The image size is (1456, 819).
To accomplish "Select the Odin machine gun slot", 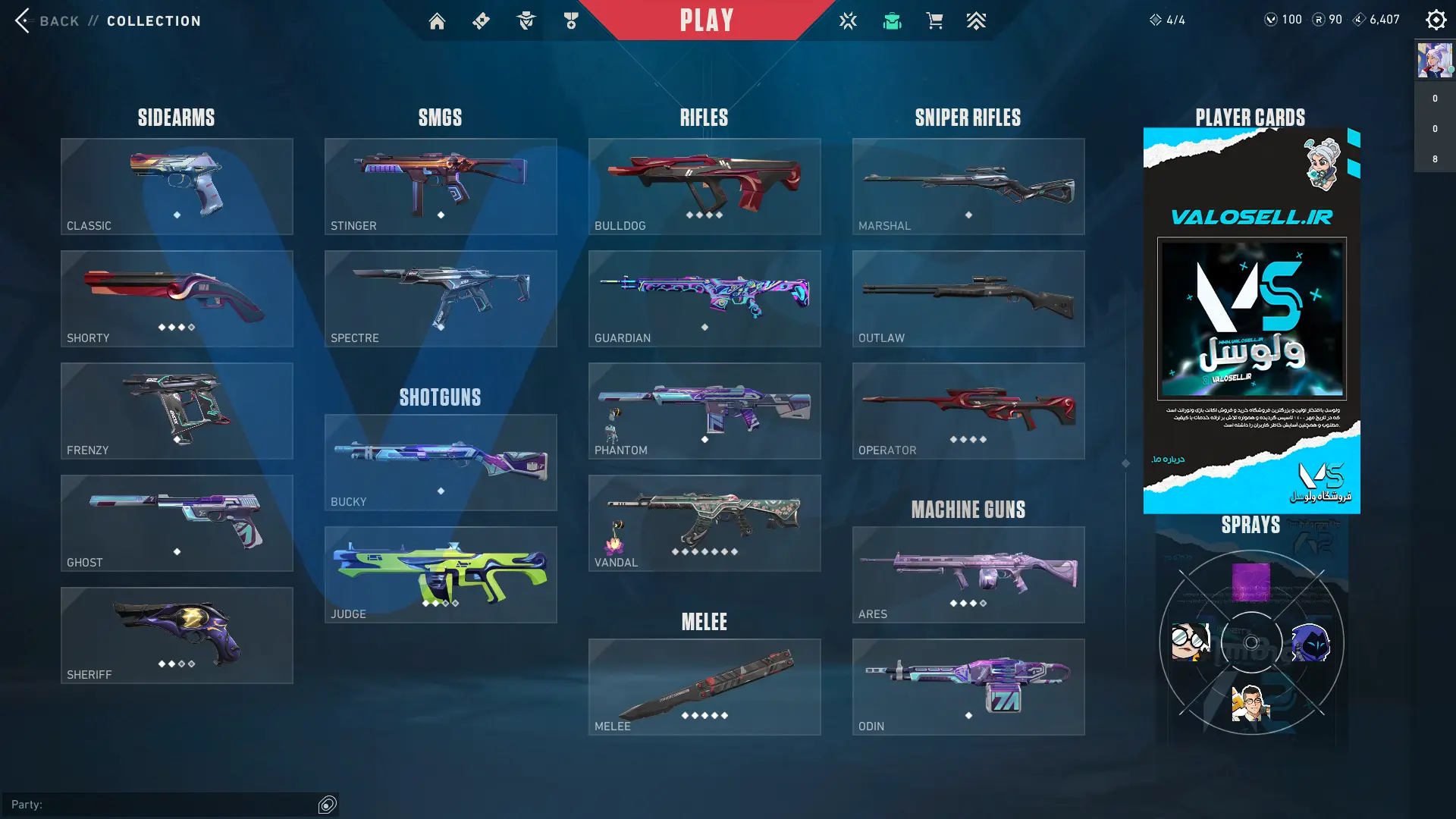I will click(968, 687).
